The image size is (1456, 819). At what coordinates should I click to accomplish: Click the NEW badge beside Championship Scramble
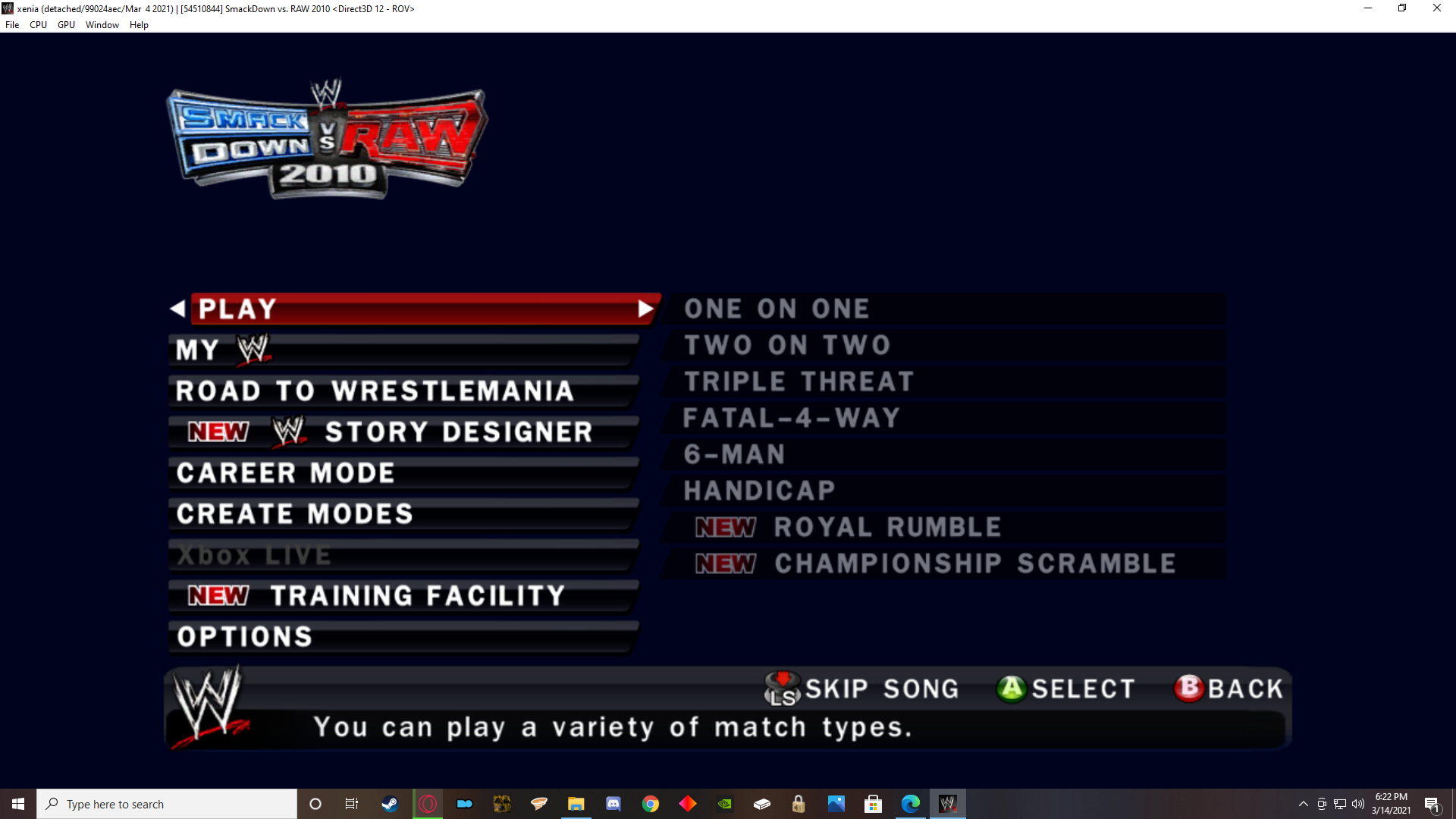(727, 563)
